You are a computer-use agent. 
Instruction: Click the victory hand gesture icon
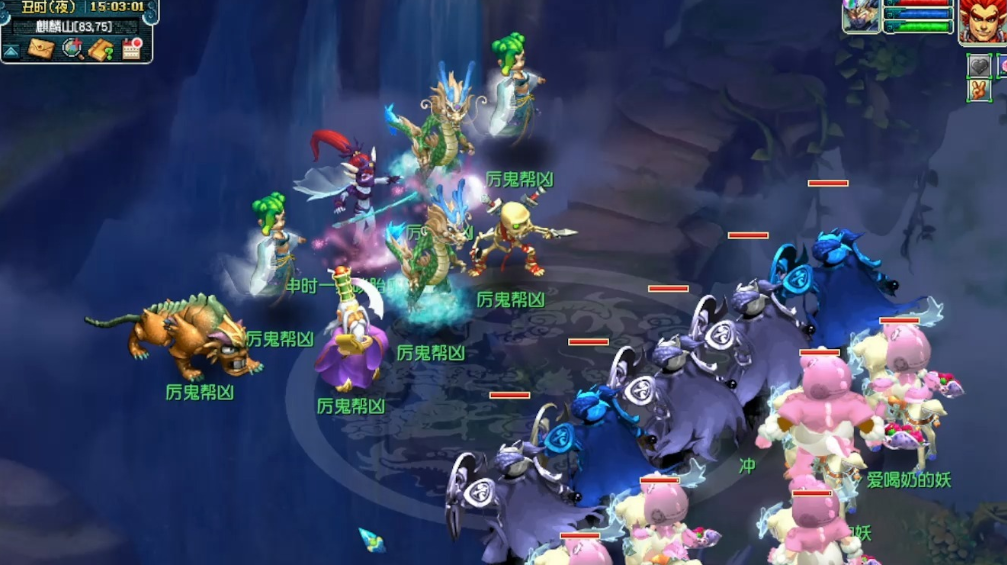point(978,90)
